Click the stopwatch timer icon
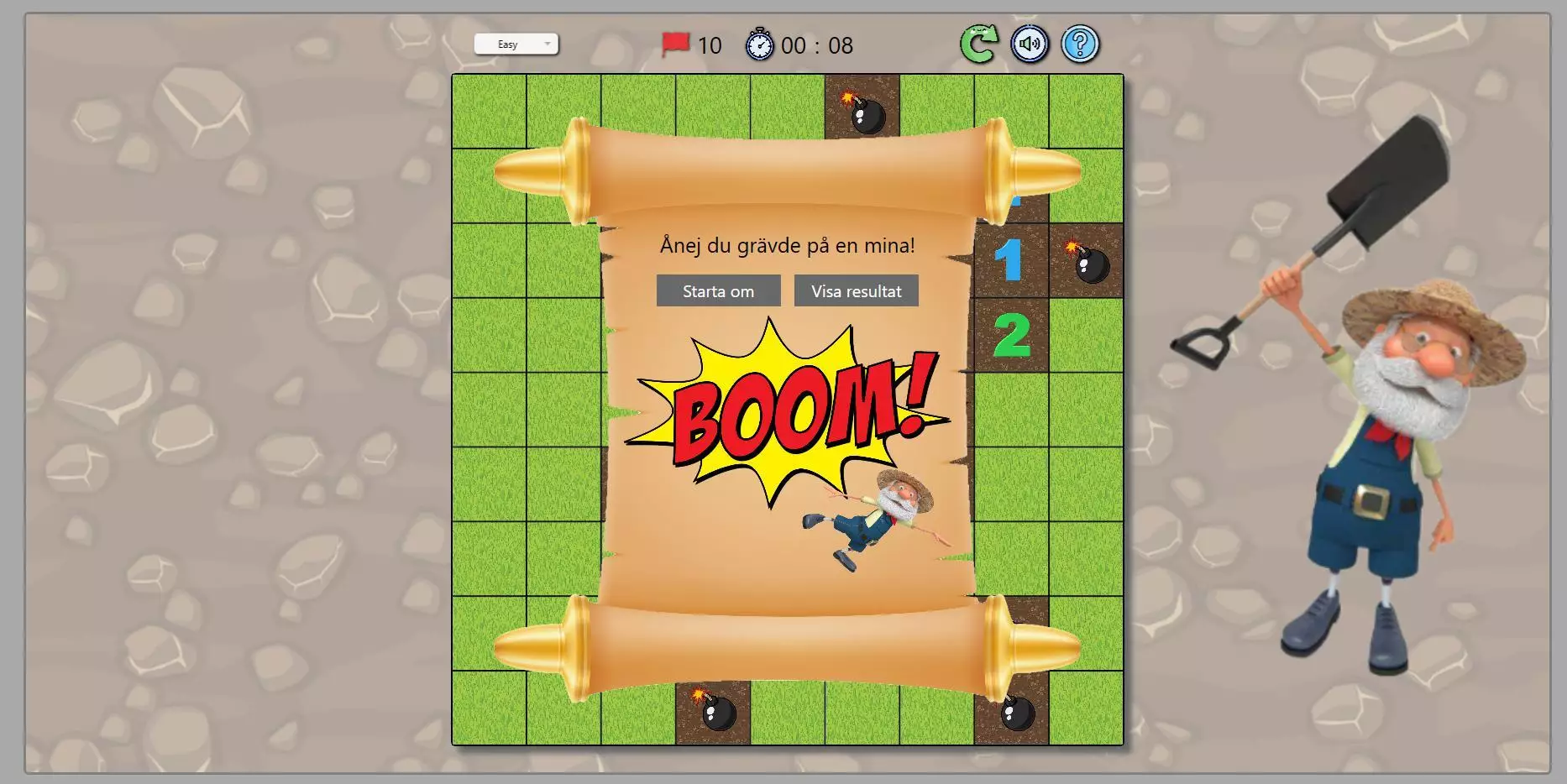 tap(760, 45)
